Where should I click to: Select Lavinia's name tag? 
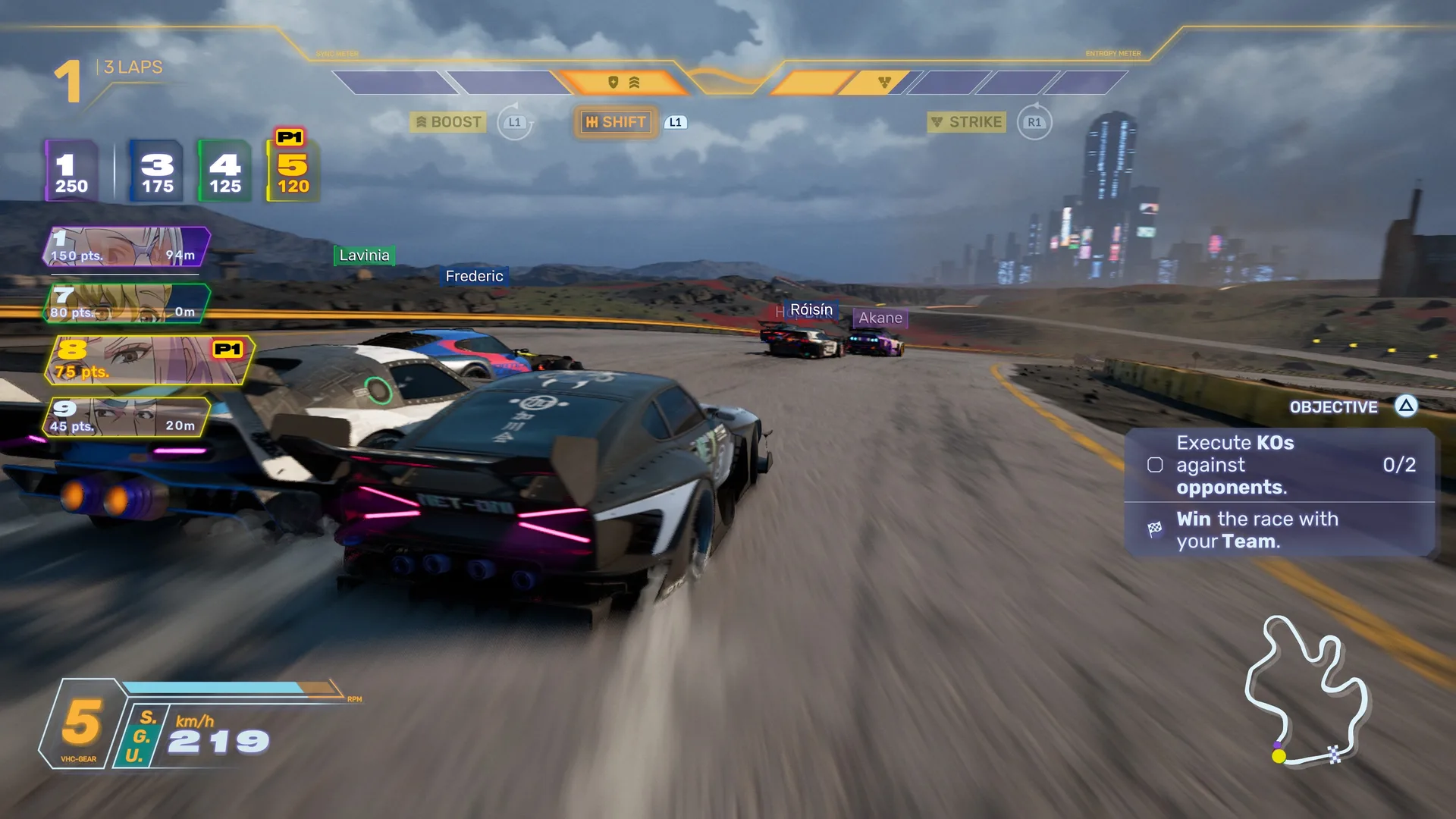pyautogui.click(x=364, y=256)
